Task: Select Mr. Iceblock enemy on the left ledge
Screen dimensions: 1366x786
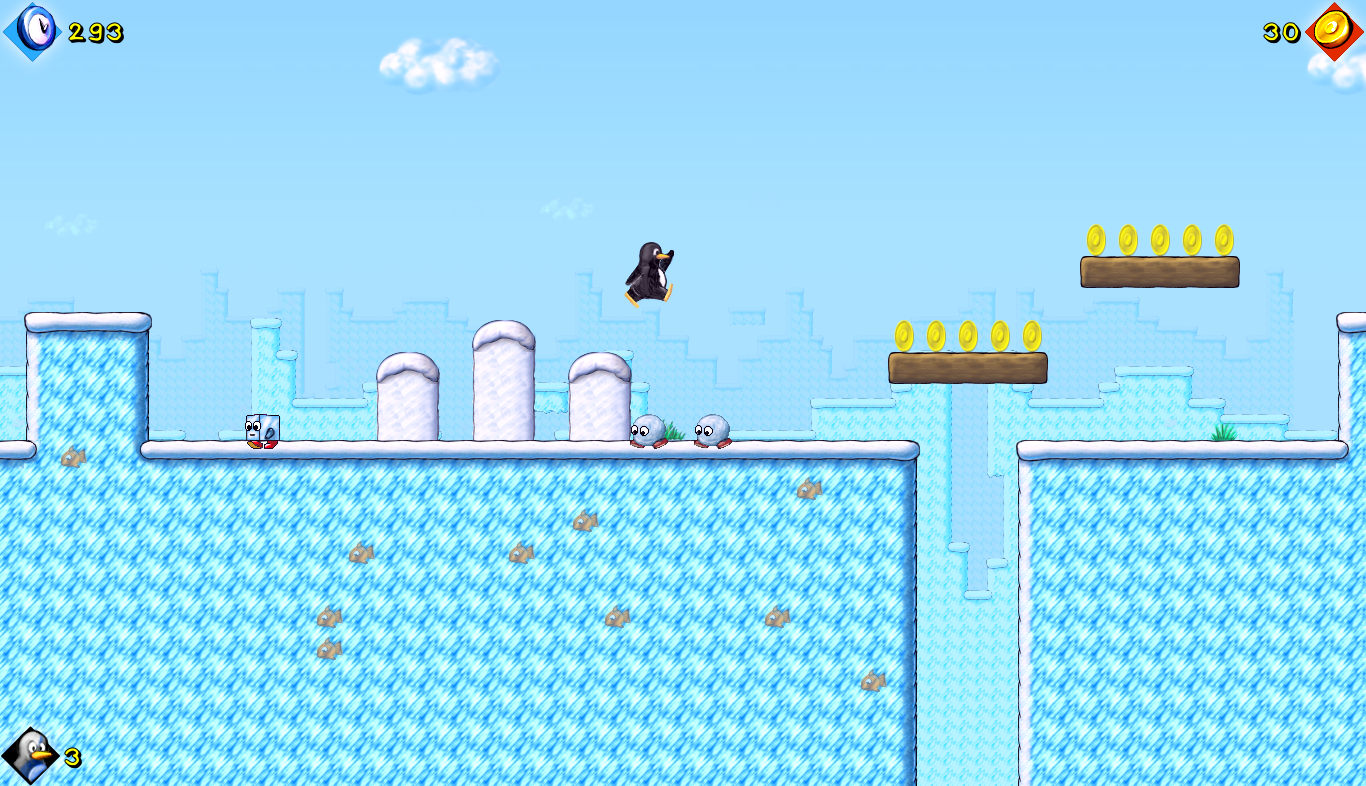Action: pyautogui.click(x=260, y=429)
